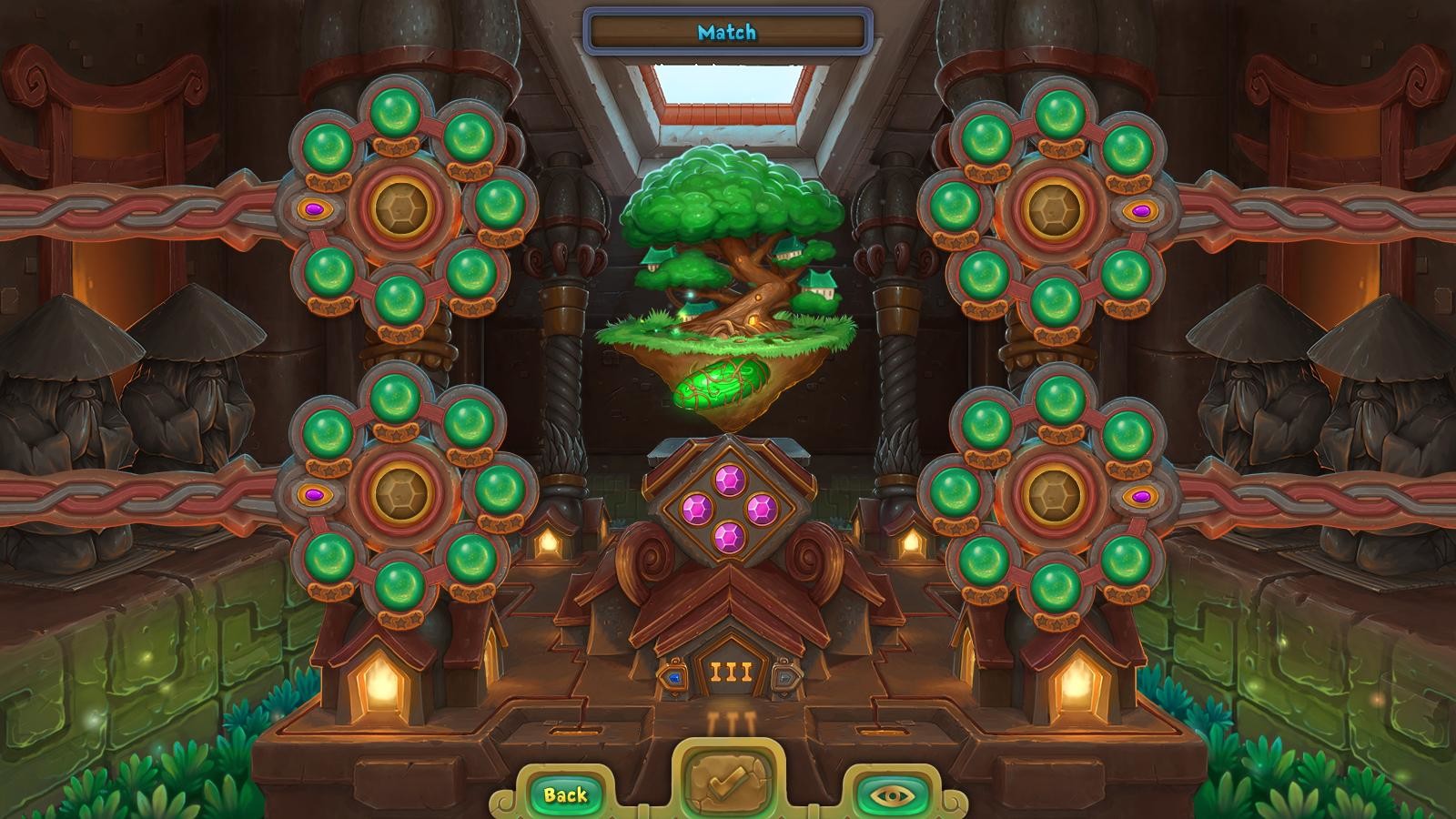Screen dimensions: 1456x819
Task: Click the gray gem emblem right of the door
Action: tap(785, 676)
